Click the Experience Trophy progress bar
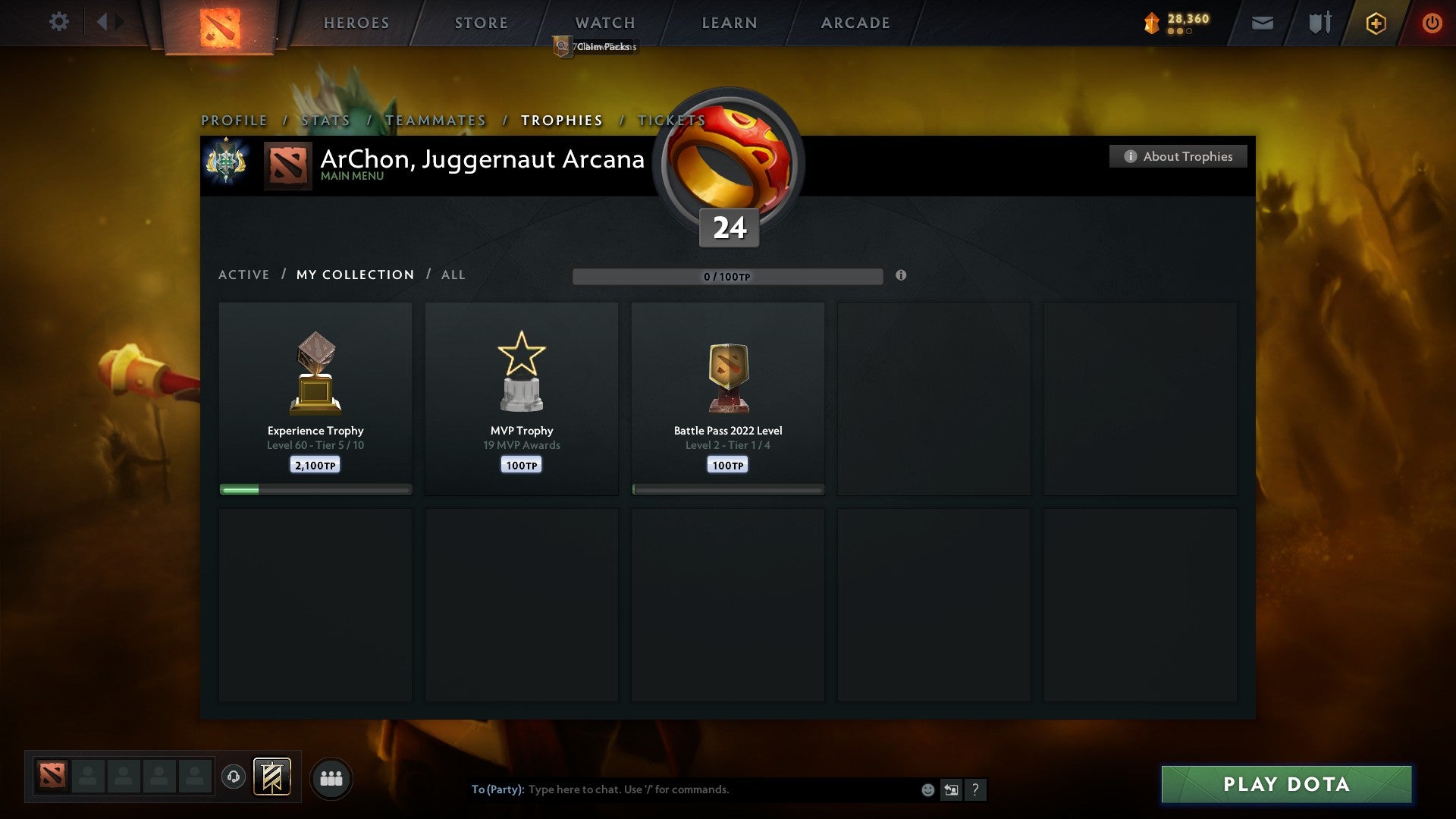This screenshot has width=1456, height=819. click(315, 490)
